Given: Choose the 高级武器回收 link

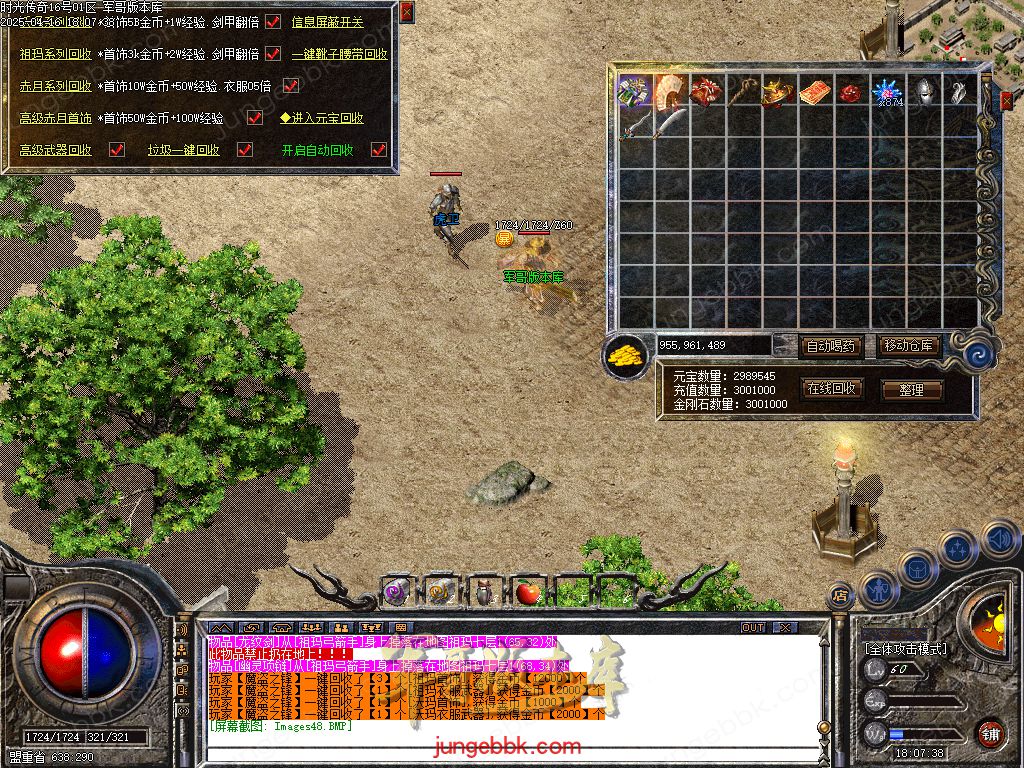Looking at the screenshot, I should pos(55,150).
